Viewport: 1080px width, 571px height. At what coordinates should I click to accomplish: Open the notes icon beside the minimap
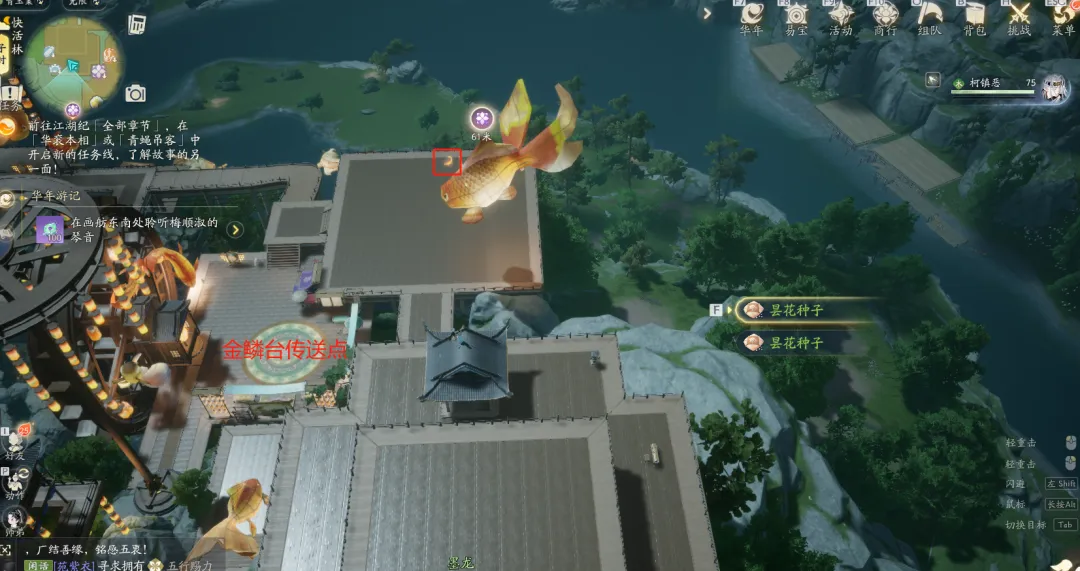tap(137, 23)
